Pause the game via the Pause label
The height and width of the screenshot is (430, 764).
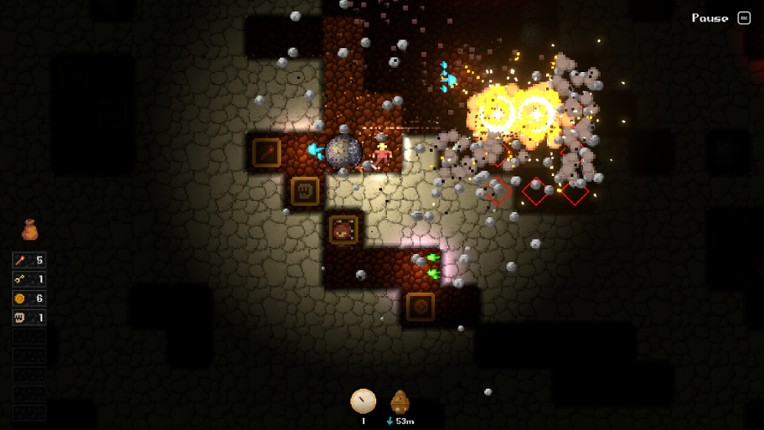click(710, 18)
